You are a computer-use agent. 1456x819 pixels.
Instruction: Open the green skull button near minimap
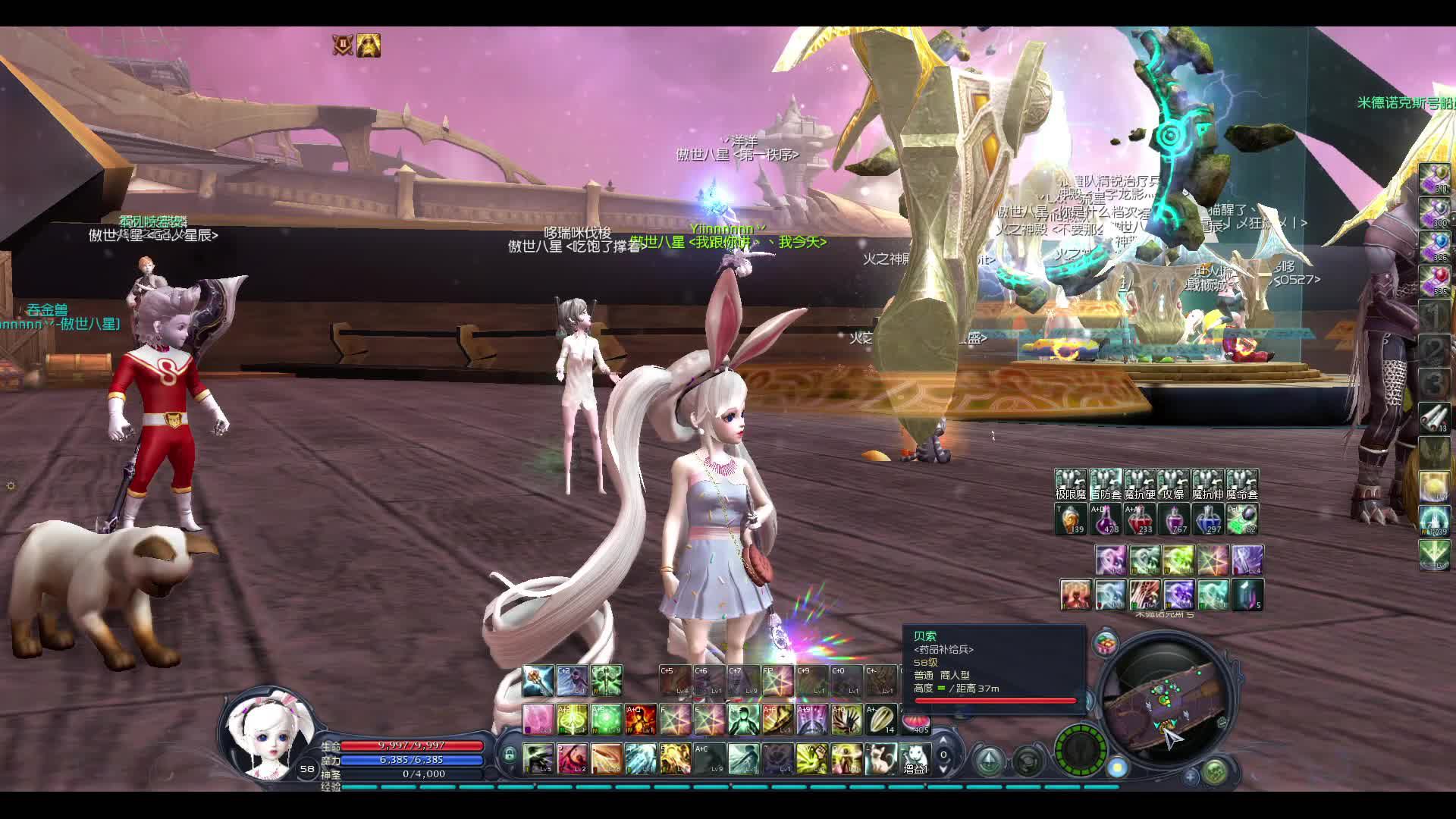[x=1215, y=772]
